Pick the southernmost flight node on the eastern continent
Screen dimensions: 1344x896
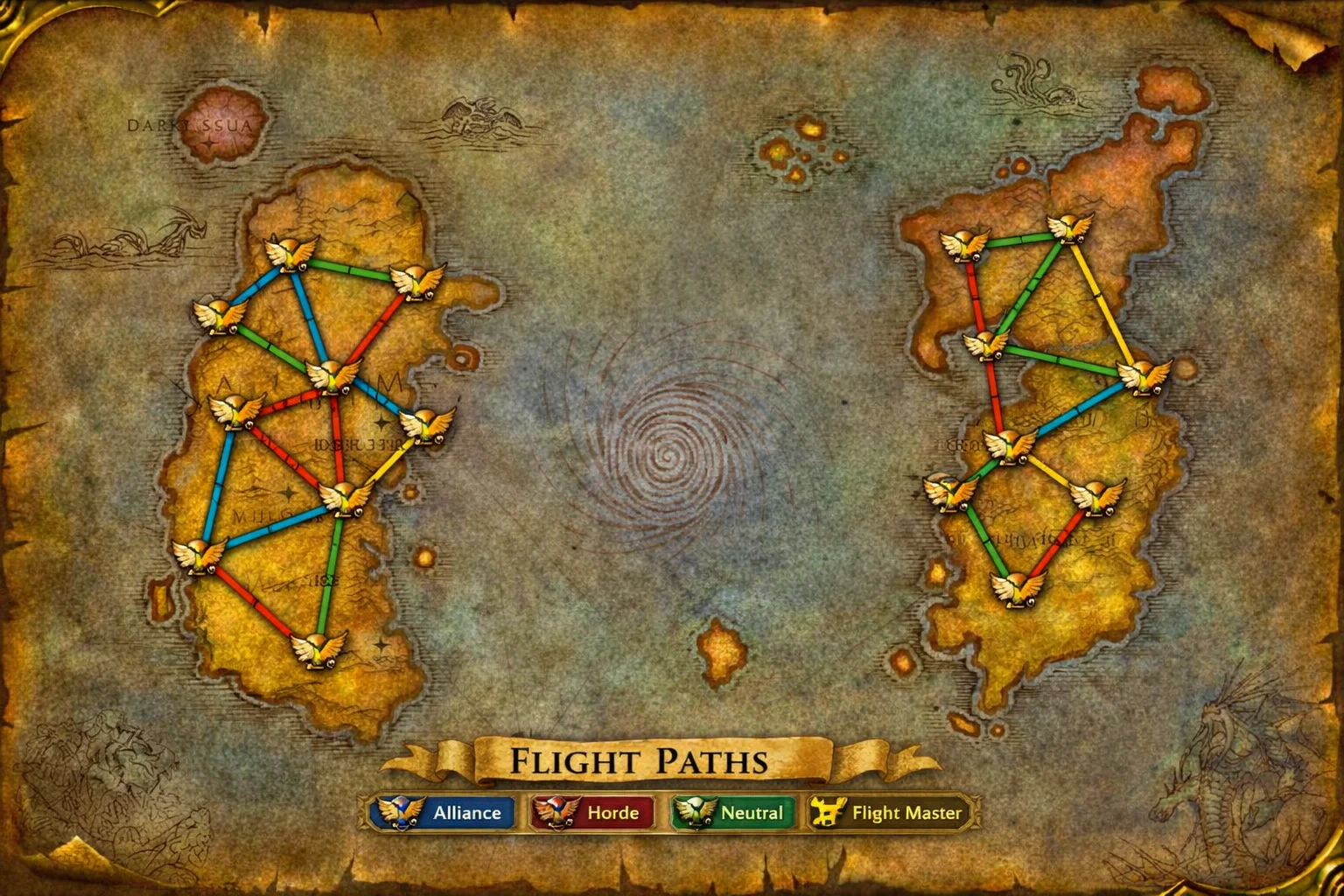pos(1017,587)
